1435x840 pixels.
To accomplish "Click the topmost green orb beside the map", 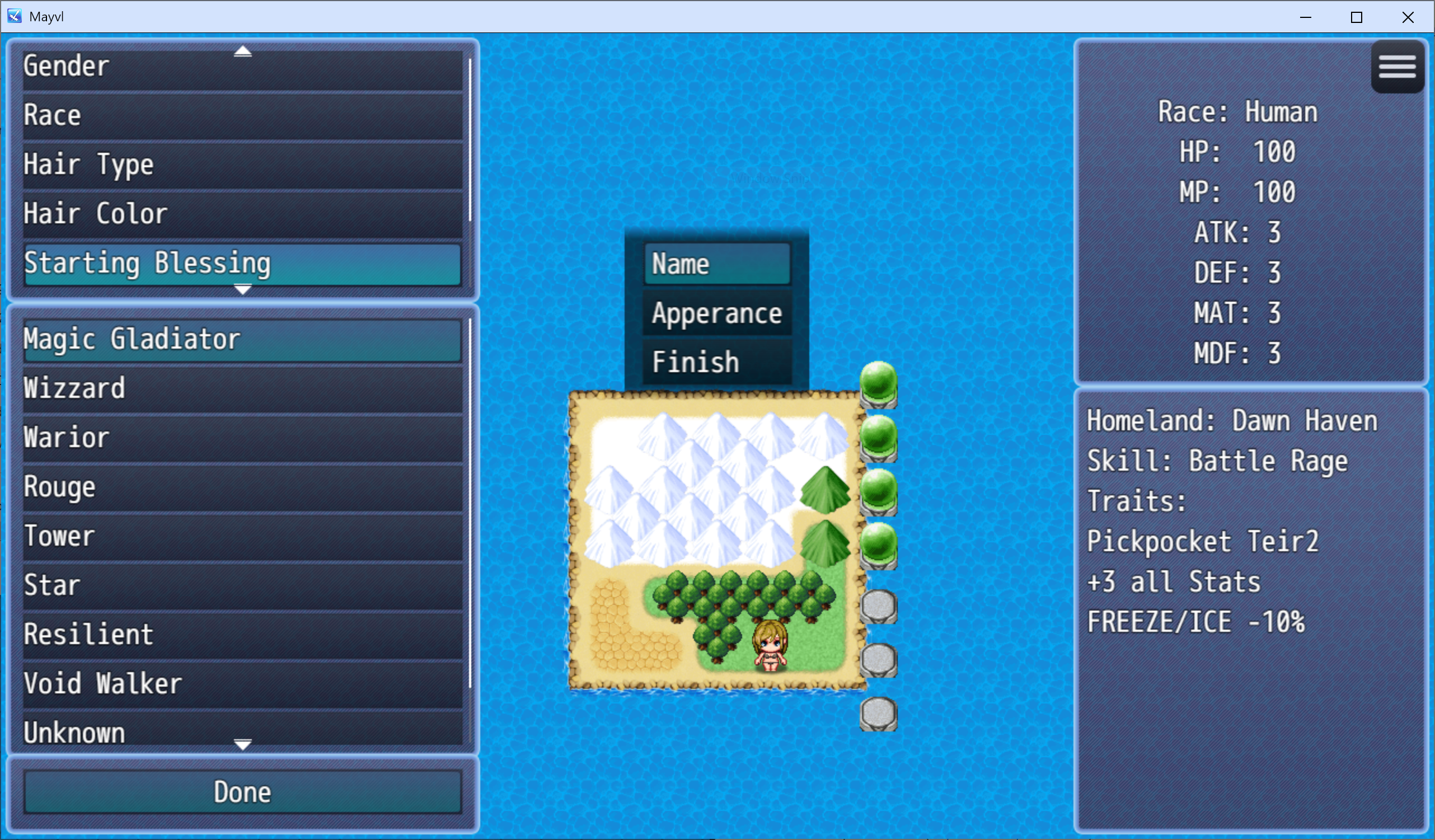I will 879,384.
